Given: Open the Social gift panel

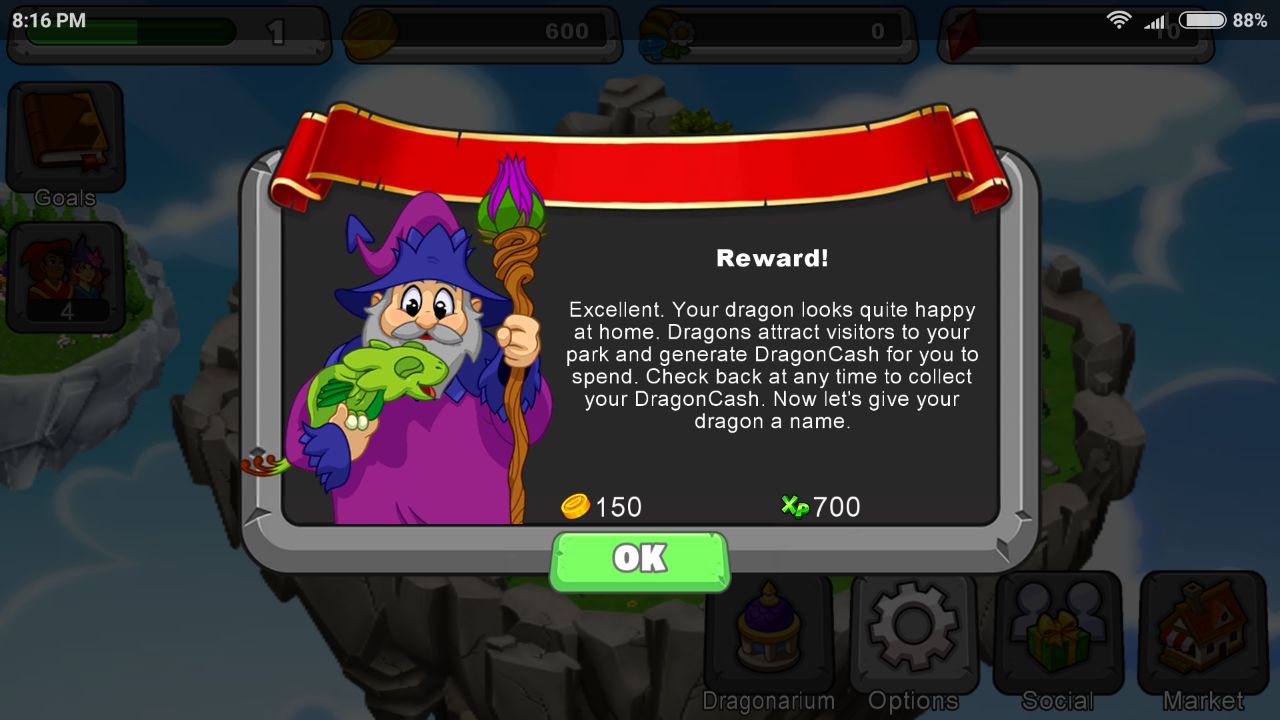Looking at the screenshot, I should pyautogui.click(x=1057, y=630).
